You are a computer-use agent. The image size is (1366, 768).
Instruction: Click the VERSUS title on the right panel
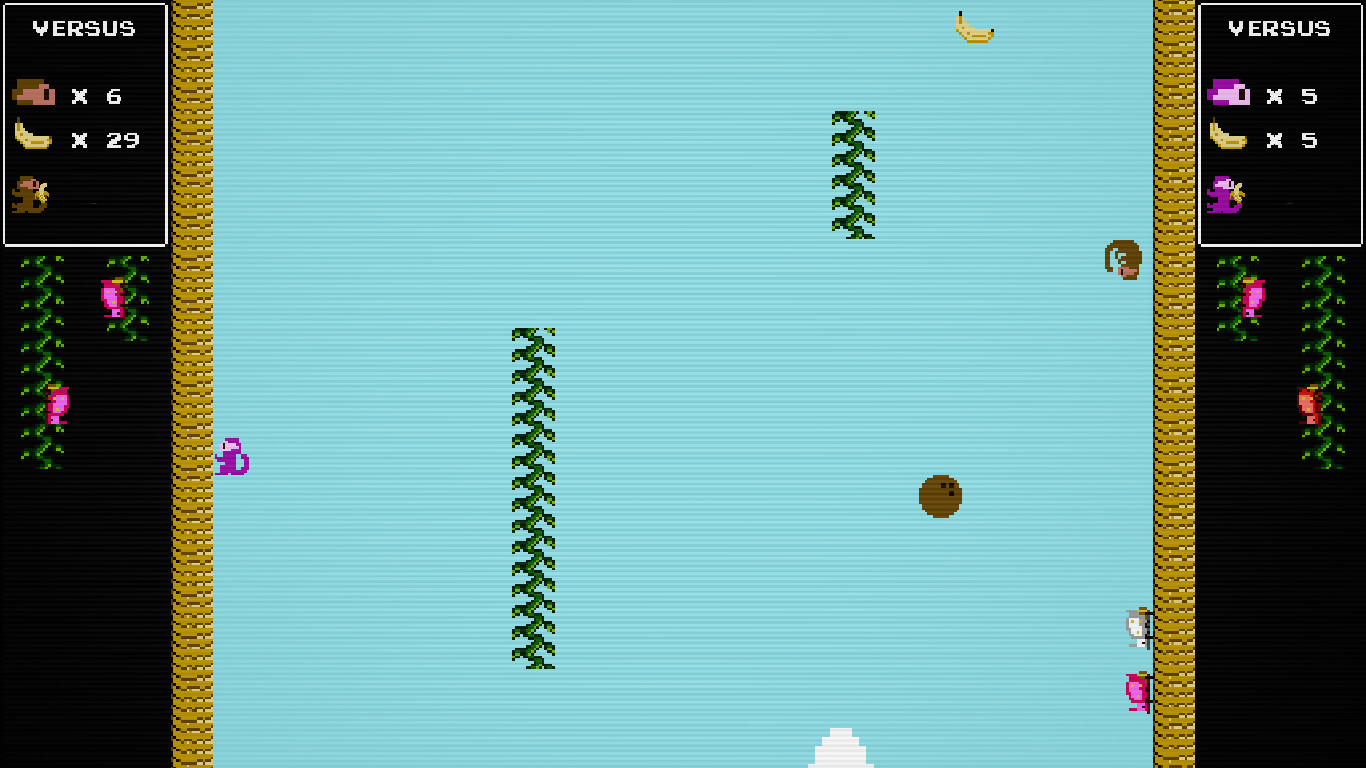[1280, 28]
